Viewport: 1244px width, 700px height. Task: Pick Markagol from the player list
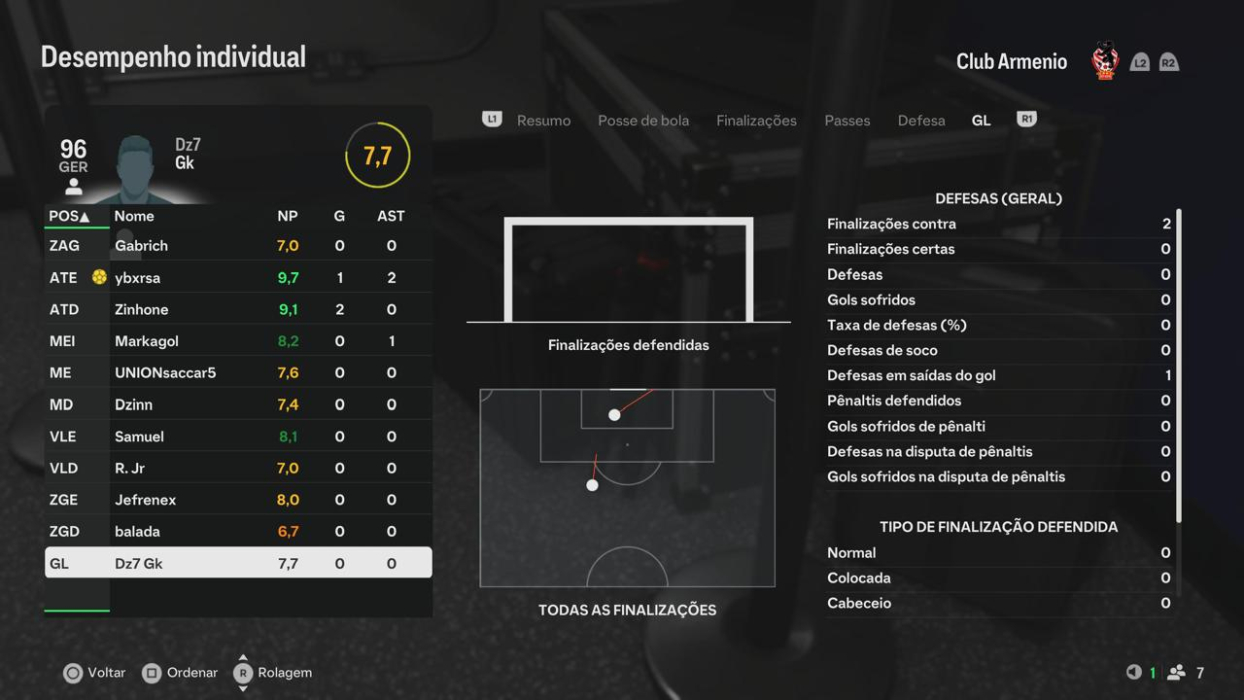click(x=238, y=341)
